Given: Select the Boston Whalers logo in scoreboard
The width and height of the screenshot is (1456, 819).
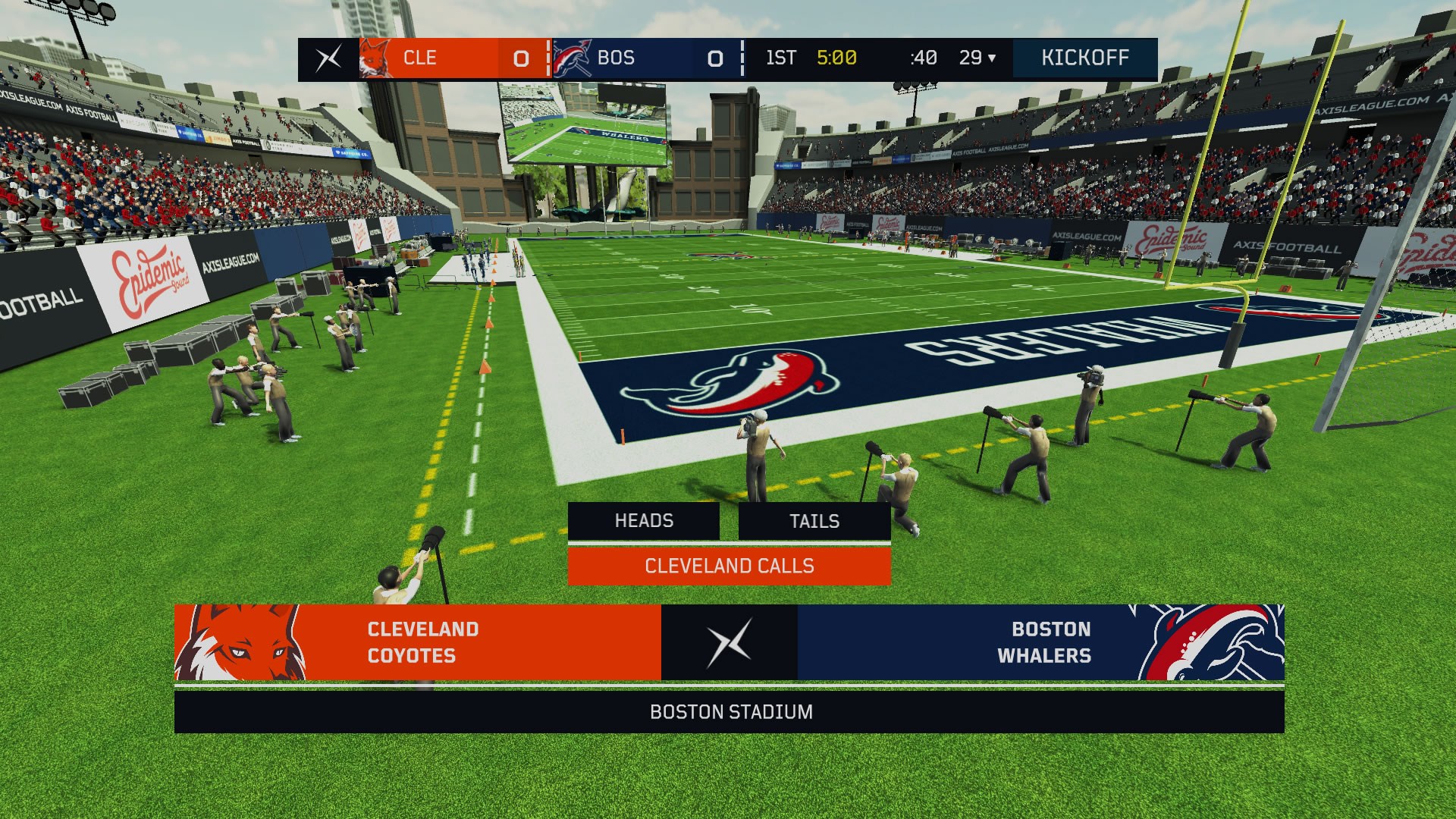Looking at the screenshot, I should [x=572, y=58].
